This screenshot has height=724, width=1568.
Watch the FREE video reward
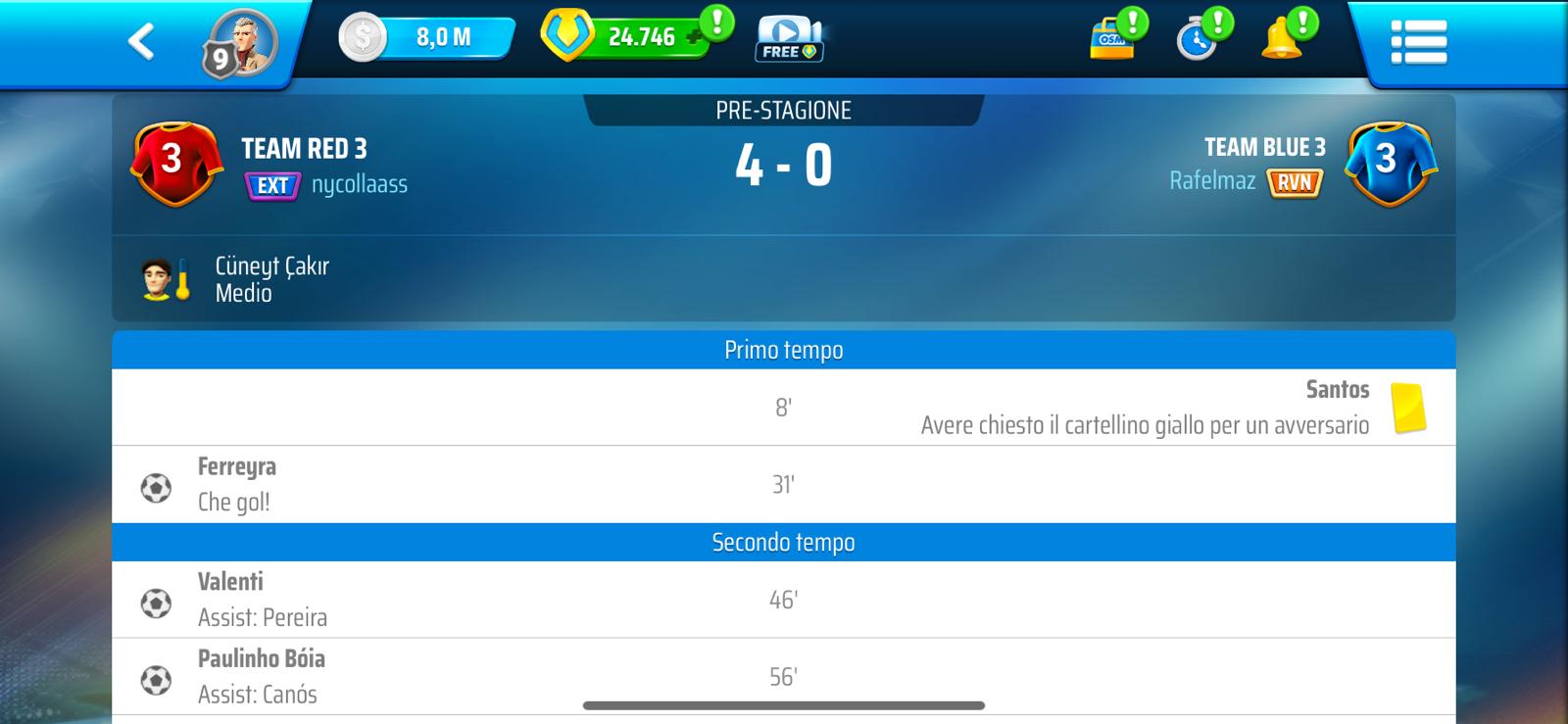coord(789,39)
